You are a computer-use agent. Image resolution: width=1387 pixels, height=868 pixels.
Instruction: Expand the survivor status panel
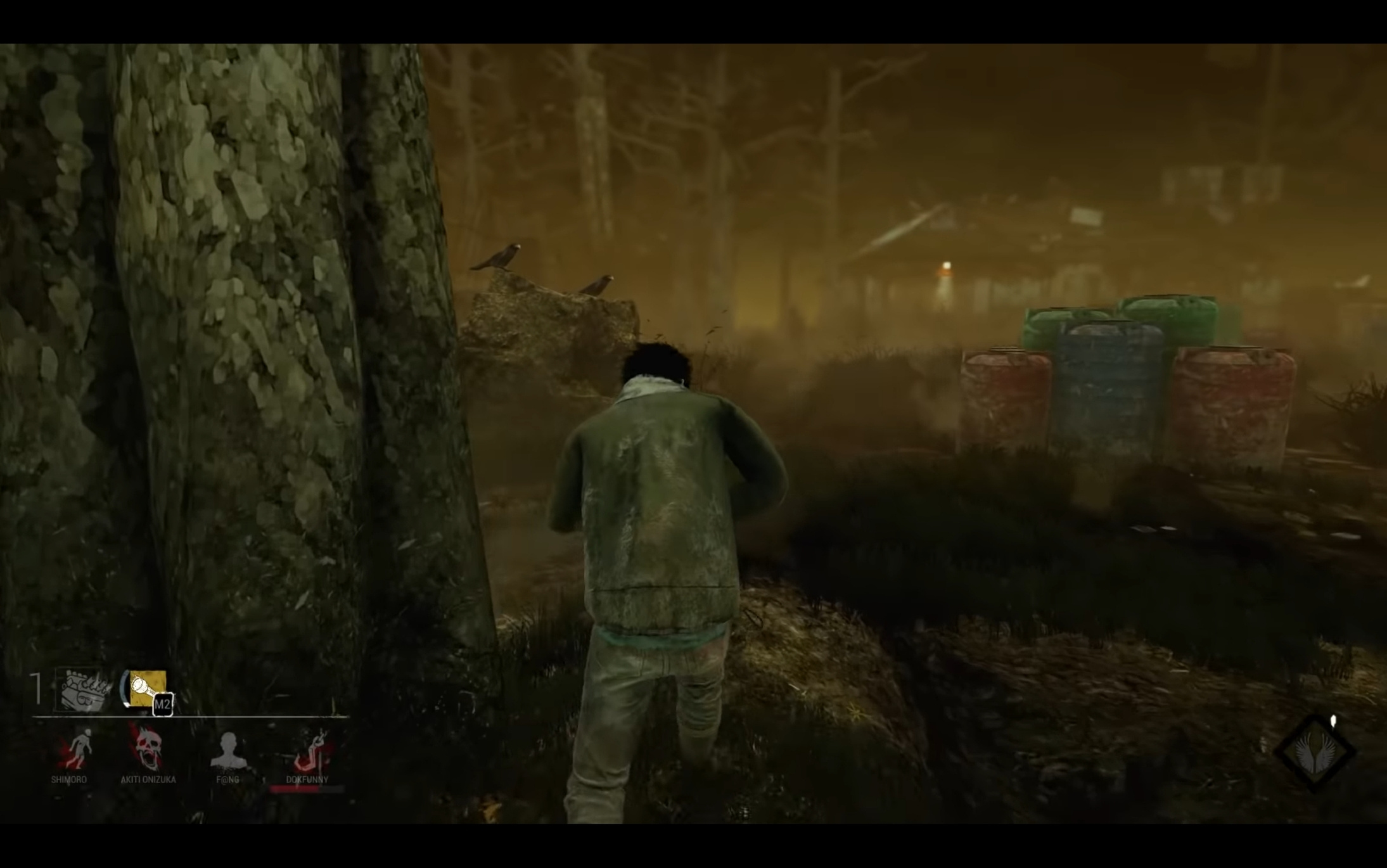coord(190,754)
